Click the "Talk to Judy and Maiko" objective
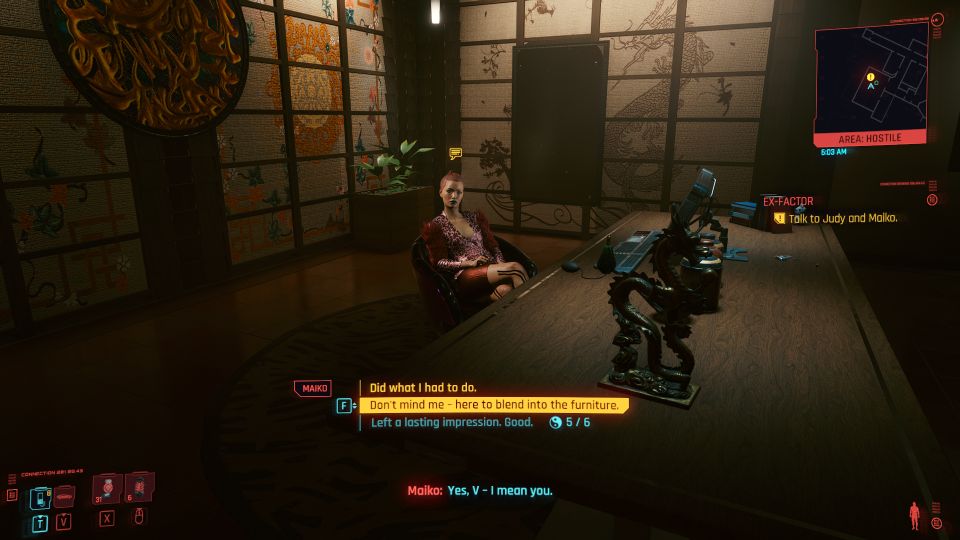The width and height of the screenshot is (960, 540). tap(842, 218)
